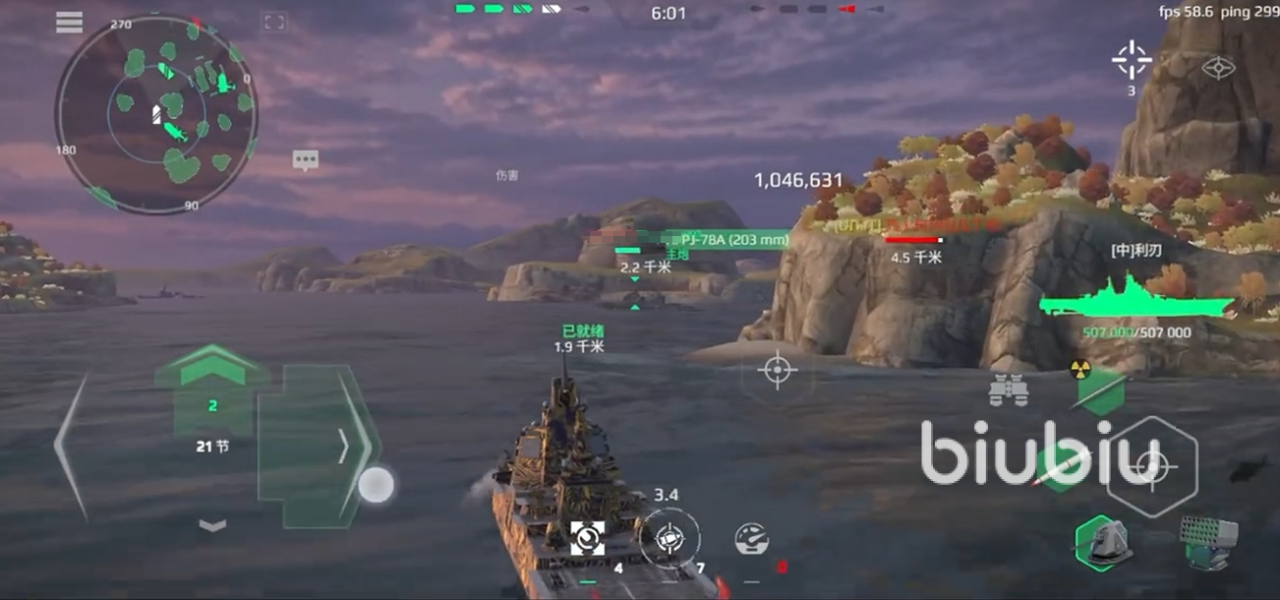The width and height of the screenshot is (1280, 600).
Task: Tap the crosshair target-lock icon
Action: point(1131,61)
